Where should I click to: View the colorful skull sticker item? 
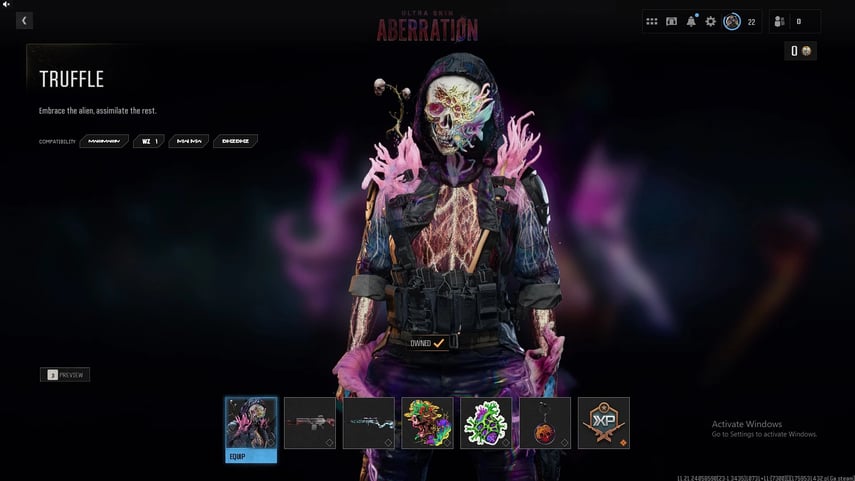point(427,423)
